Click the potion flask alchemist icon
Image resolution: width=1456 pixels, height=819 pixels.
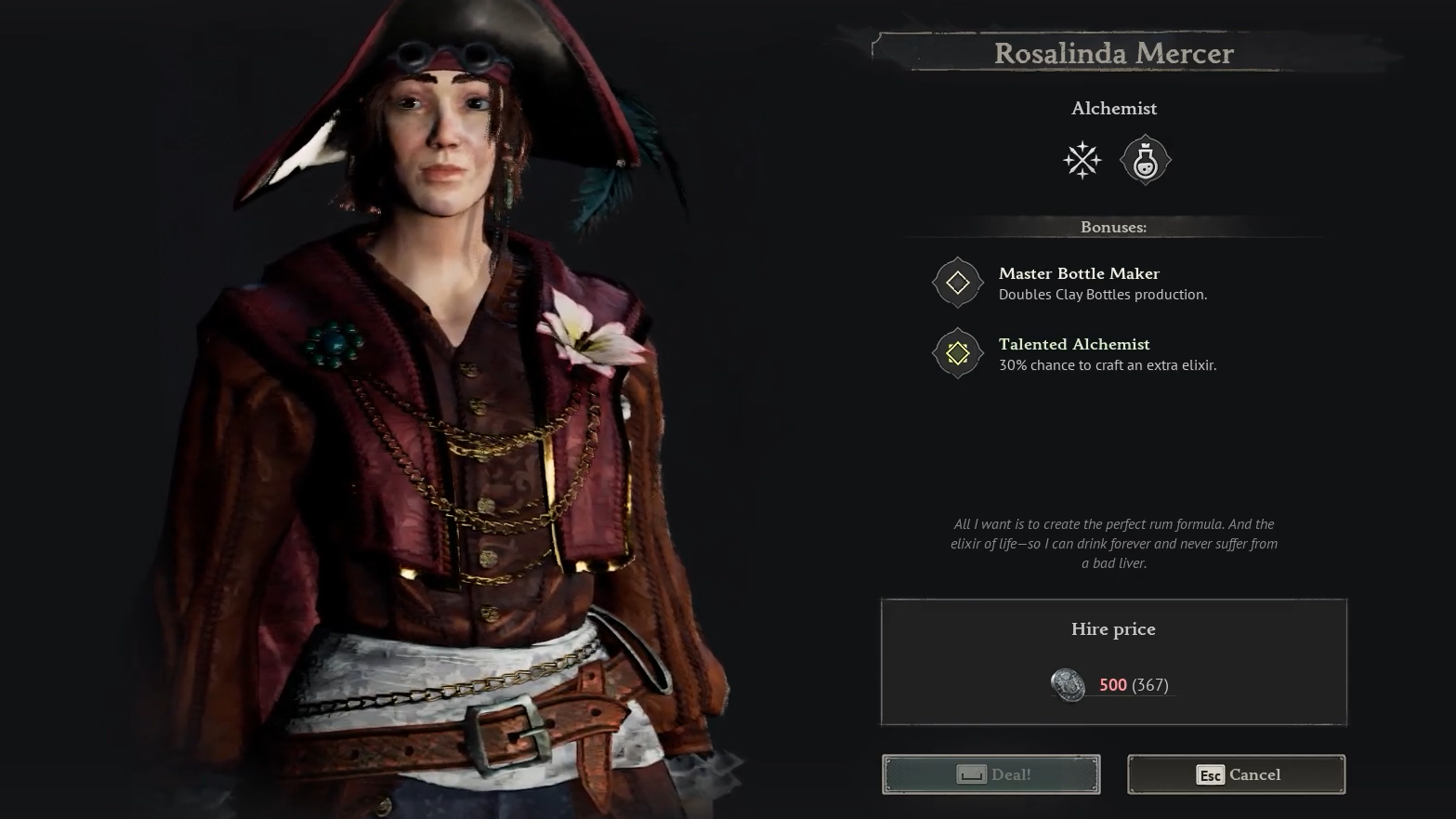[1145, 161]
